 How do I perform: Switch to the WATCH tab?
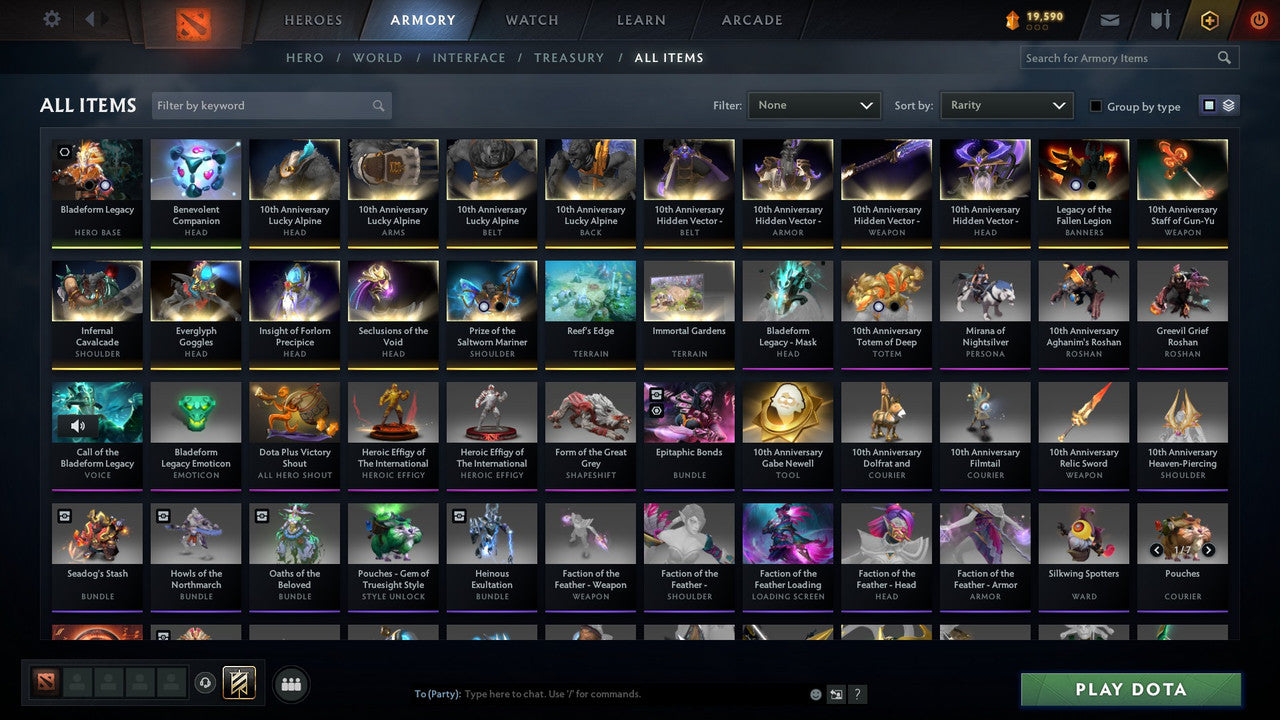point(531,19)
